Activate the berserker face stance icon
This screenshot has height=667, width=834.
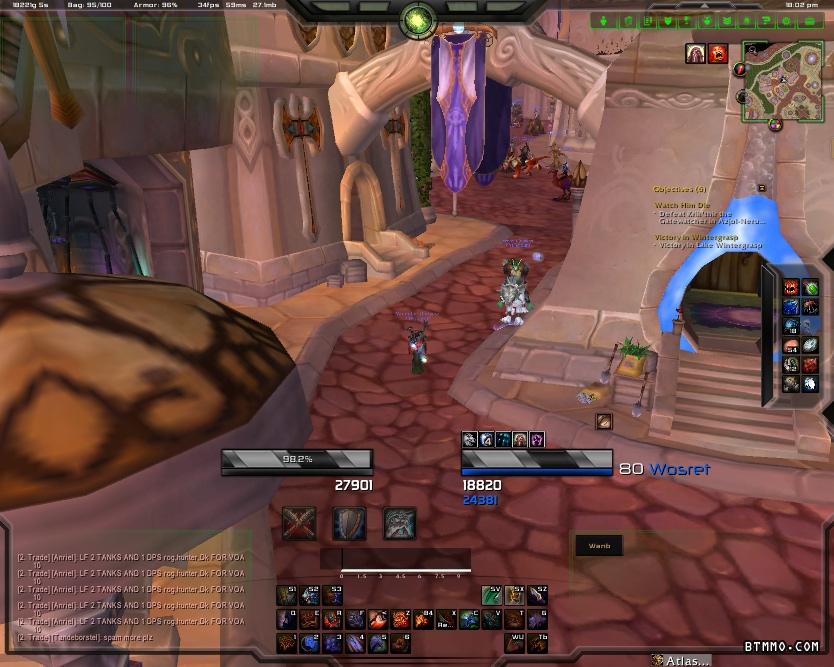coord(399,522)
